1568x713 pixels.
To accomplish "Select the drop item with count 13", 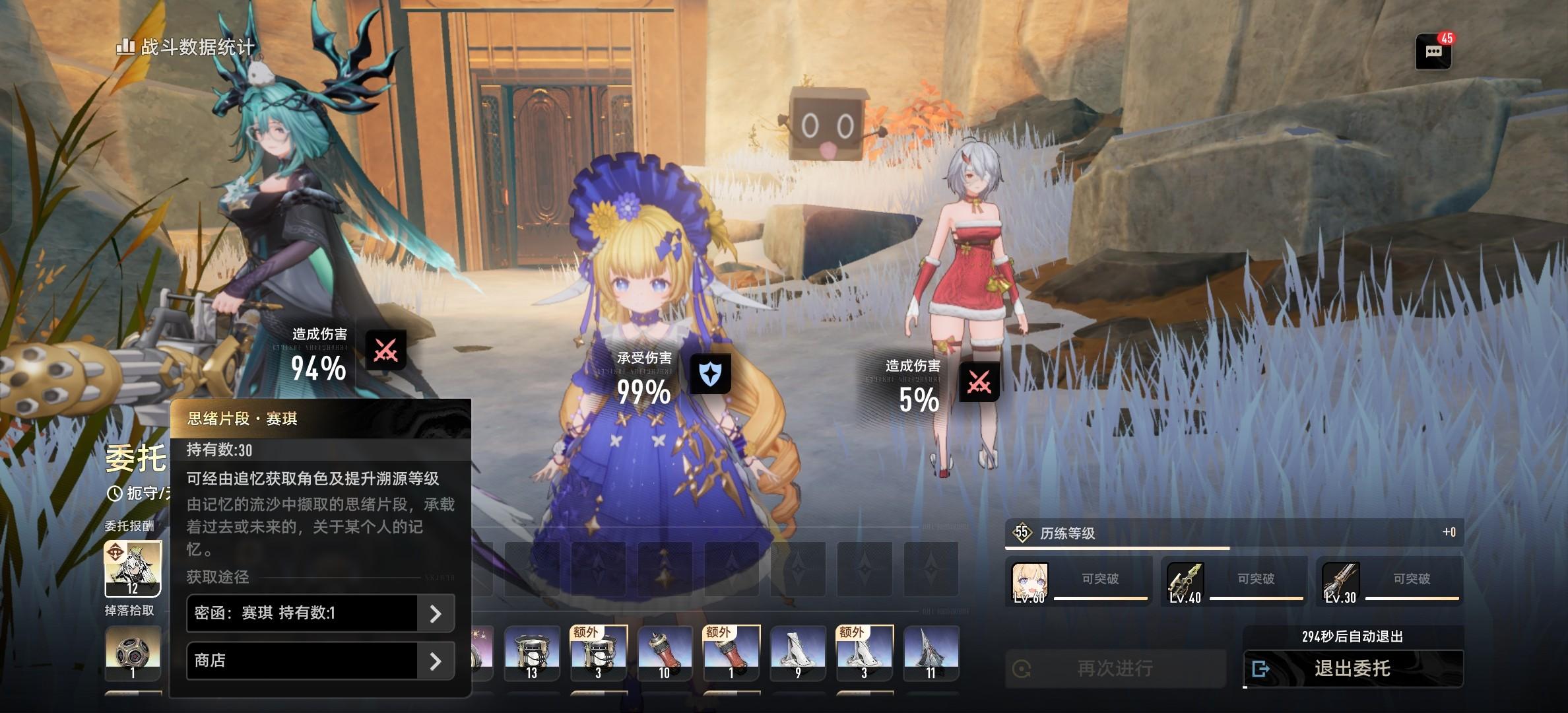I will [532, 654].
